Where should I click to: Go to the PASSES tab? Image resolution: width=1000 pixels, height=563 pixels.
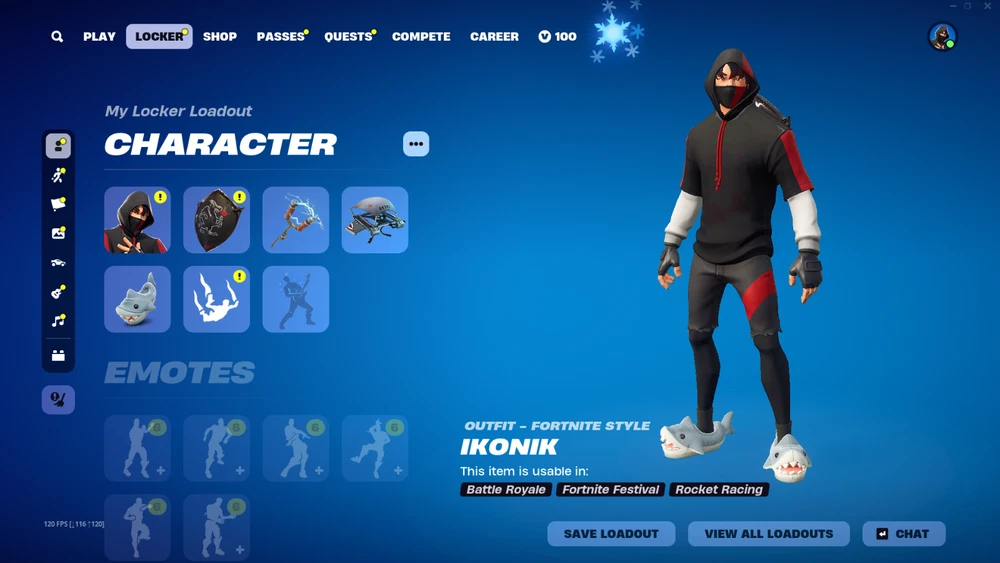tap(280, 37)
